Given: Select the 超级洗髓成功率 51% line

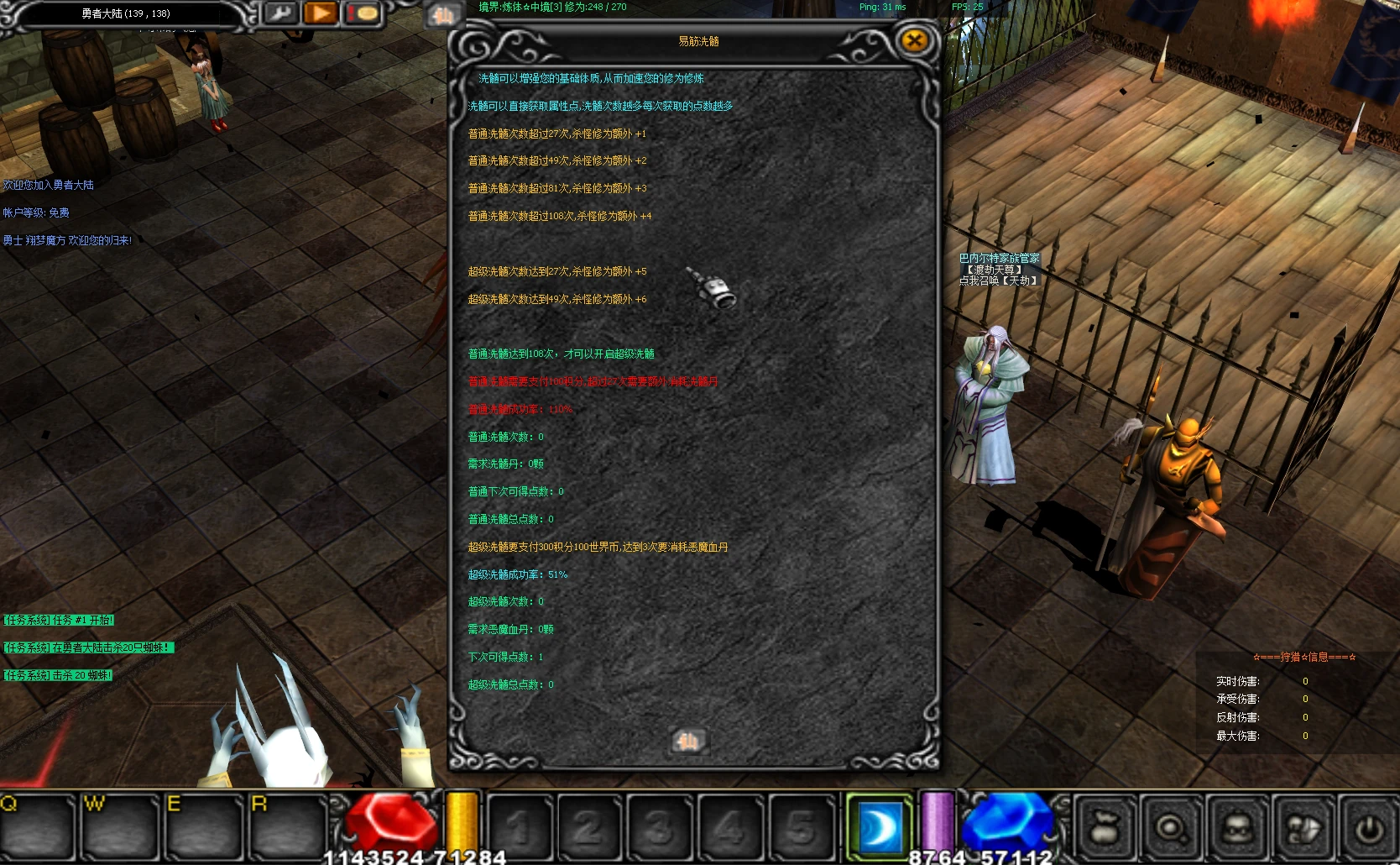Looking at the screenshot, I should 517,574.
